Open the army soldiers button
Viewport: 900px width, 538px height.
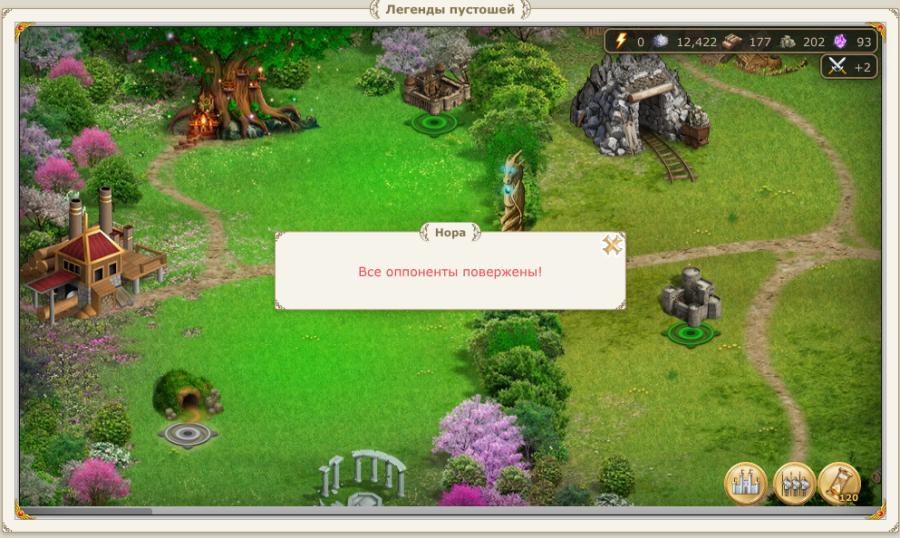(x=793, y=484)
